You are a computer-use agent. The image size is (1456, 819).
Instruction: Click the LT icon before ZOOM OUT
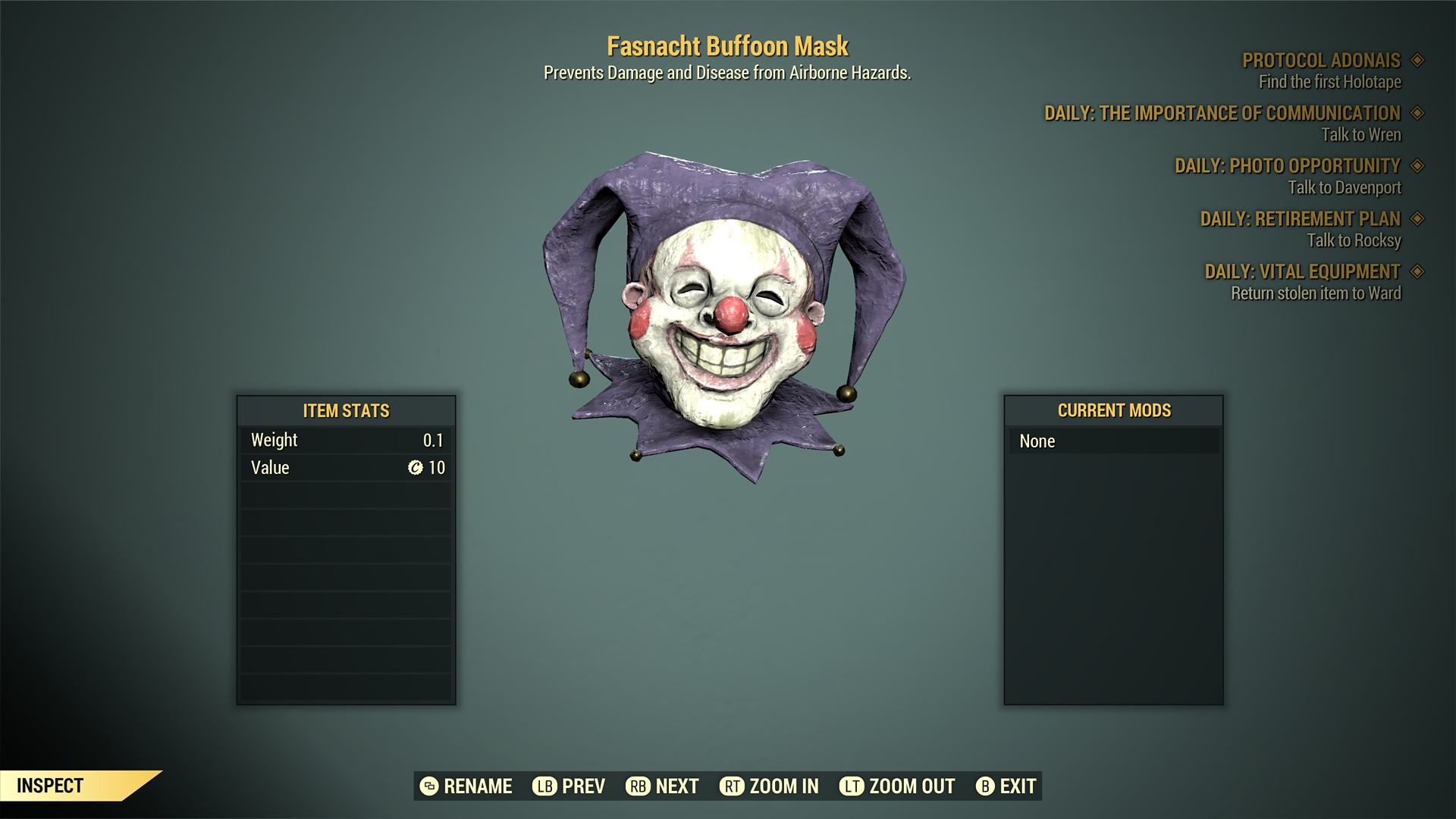pyautogui.click(x=852, y=786)
